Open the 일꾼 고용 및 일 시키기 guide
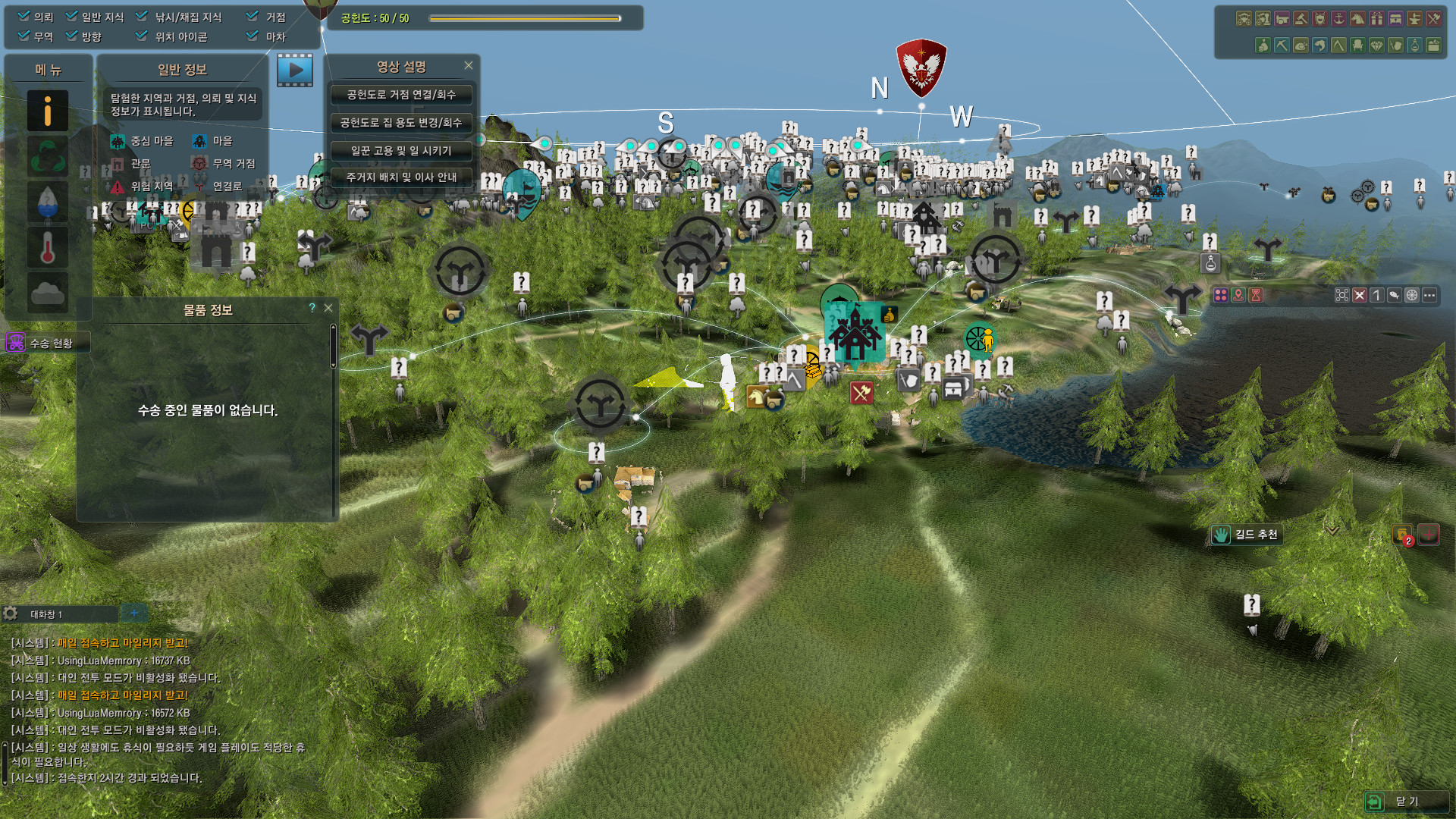The height and width of the screenshot is (819, 1456). [x=401, y=151]
